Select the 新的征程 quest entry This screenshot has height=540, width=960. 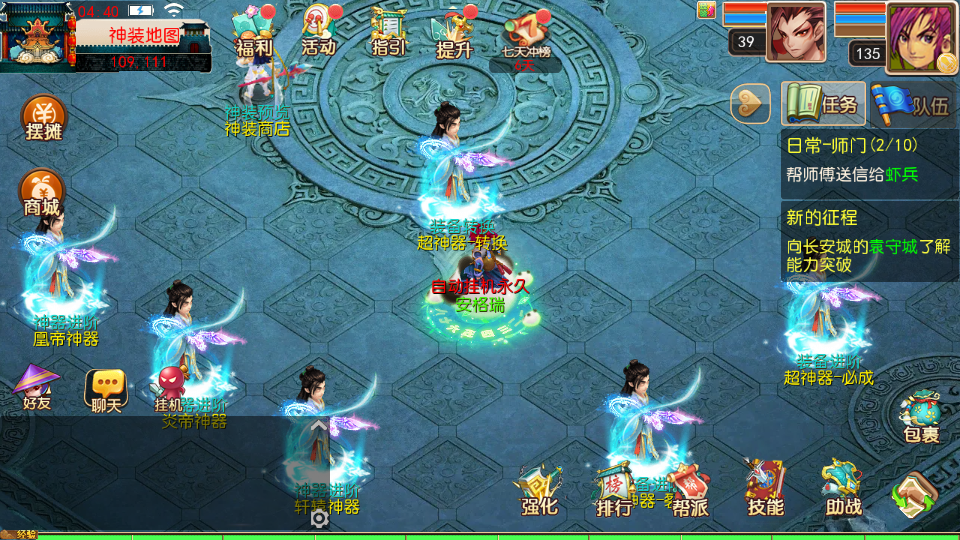click(x=868, y=241)
